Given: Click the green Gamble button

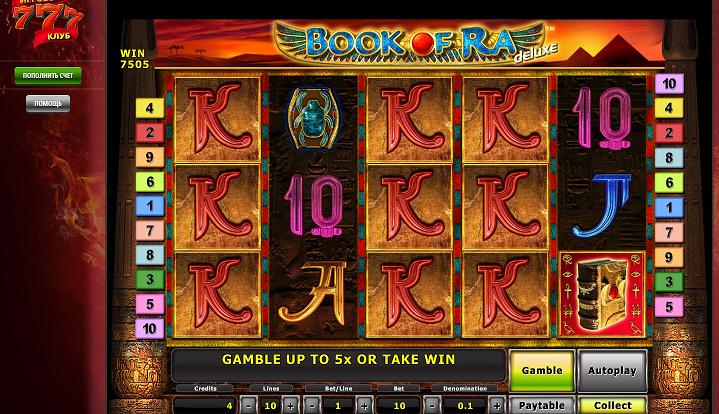Looking at the screenshot, I should coord(542,370).
